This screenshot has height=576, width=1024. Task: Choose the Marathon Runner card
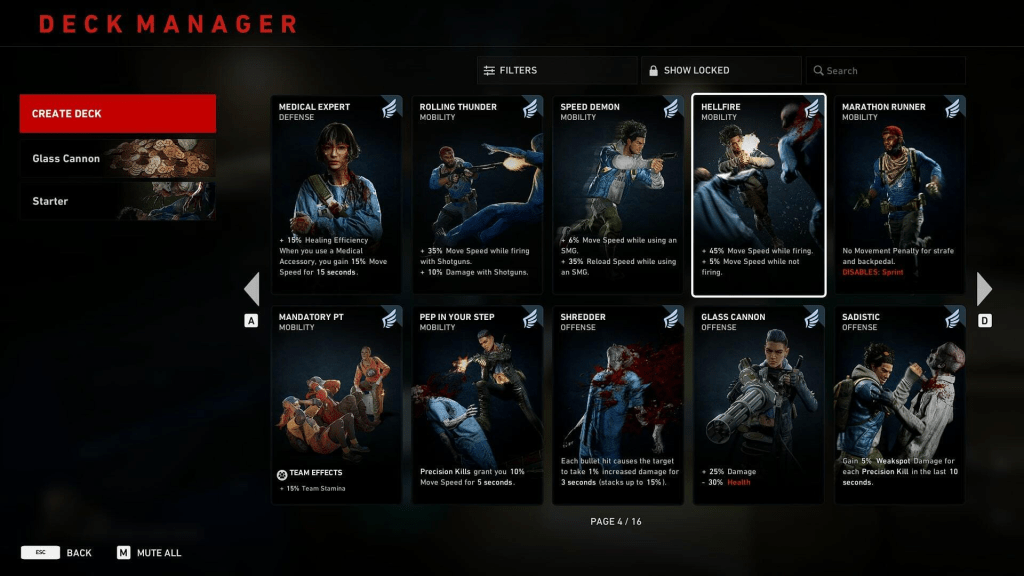pos(900,195)
